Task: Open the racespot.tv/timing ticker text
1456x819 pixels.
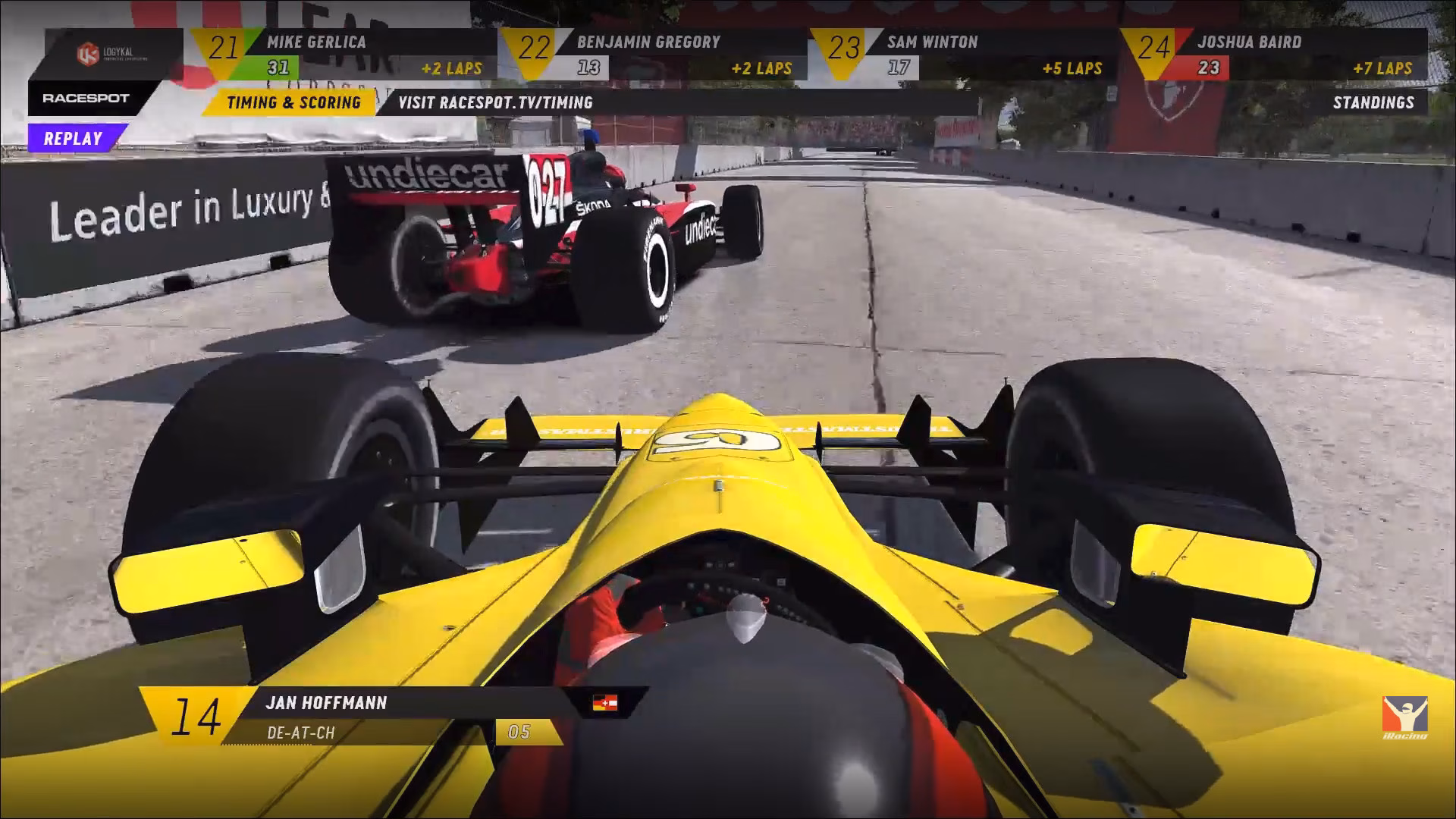Action: (x=495, y=102)
